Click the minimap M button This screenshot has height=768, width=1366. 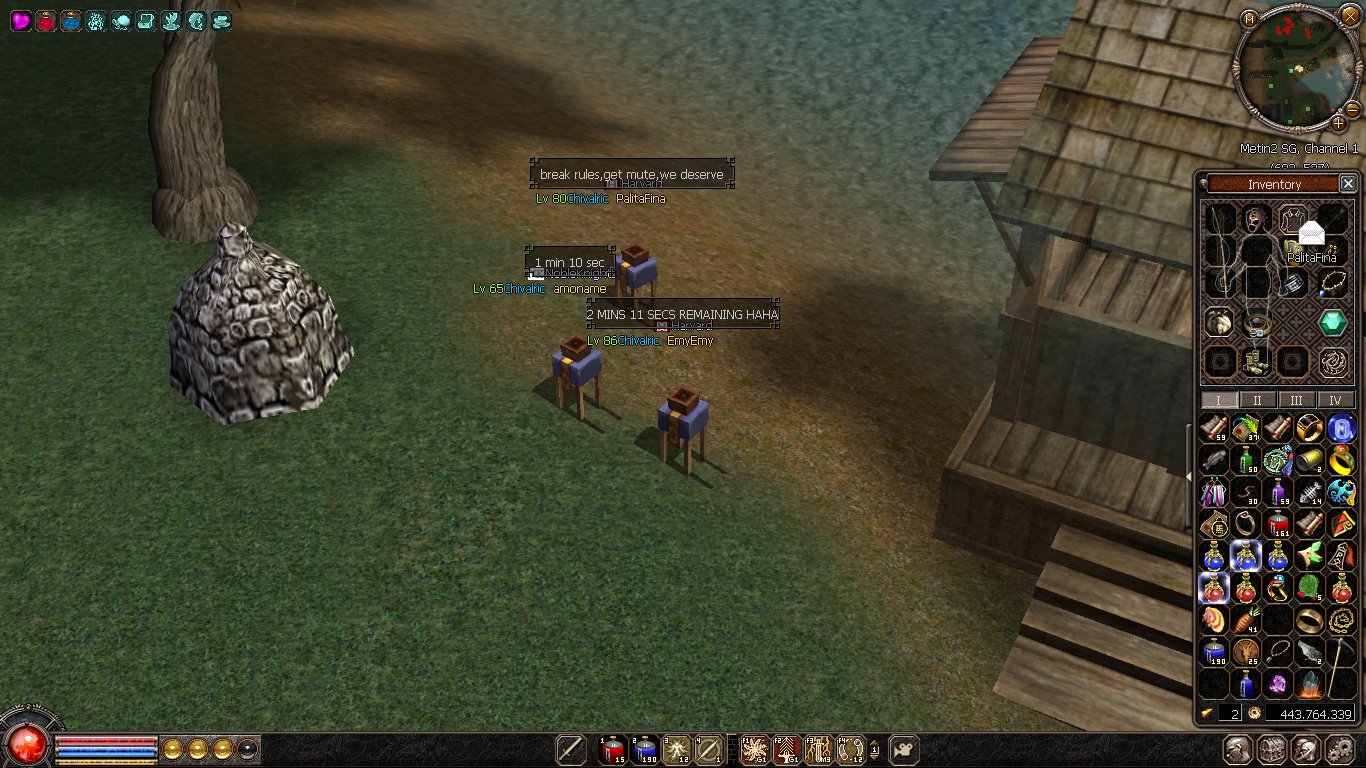[x=1249, y=19]
